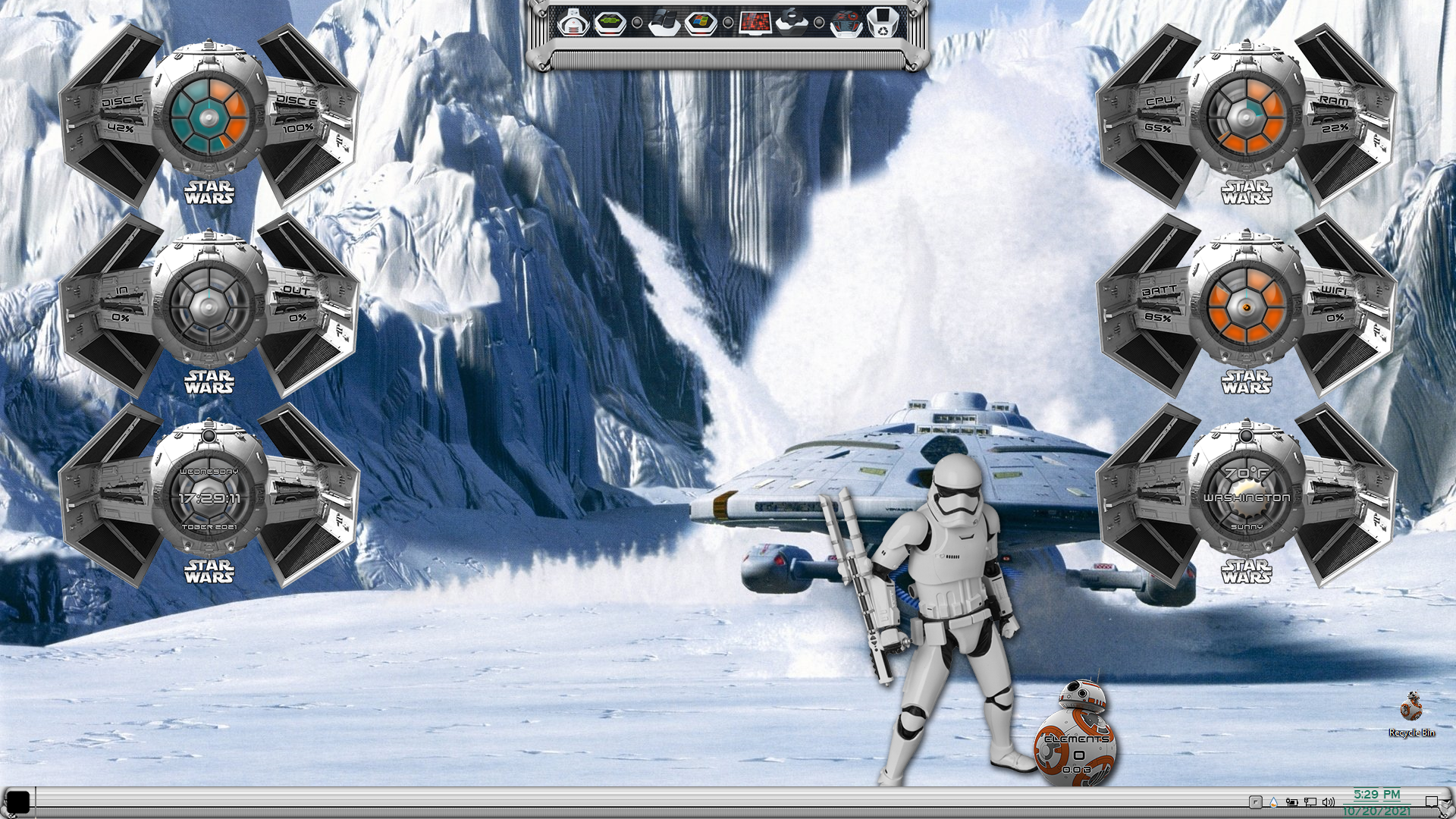1456x819 pixels.
Task: Open the volume speaker tray icon
Action: pos(1328,802)
